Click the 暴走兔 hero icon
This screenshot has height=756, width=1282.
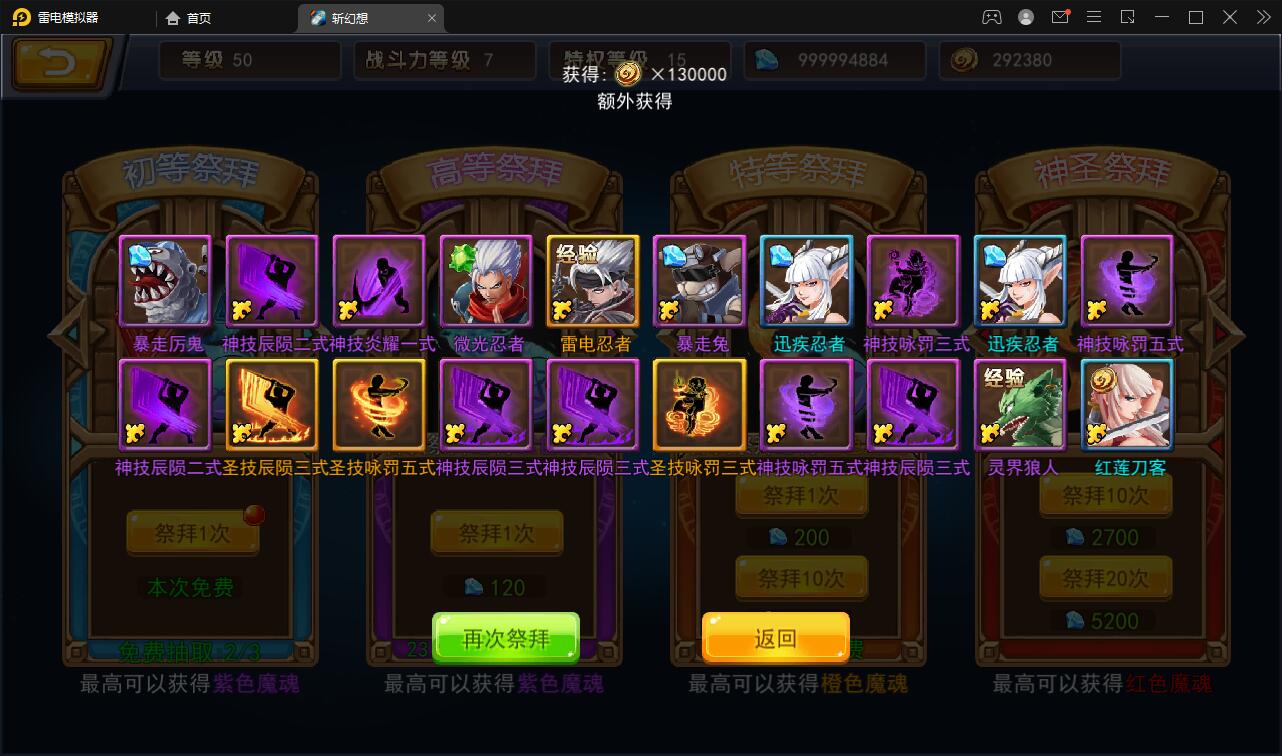(699, 280)
